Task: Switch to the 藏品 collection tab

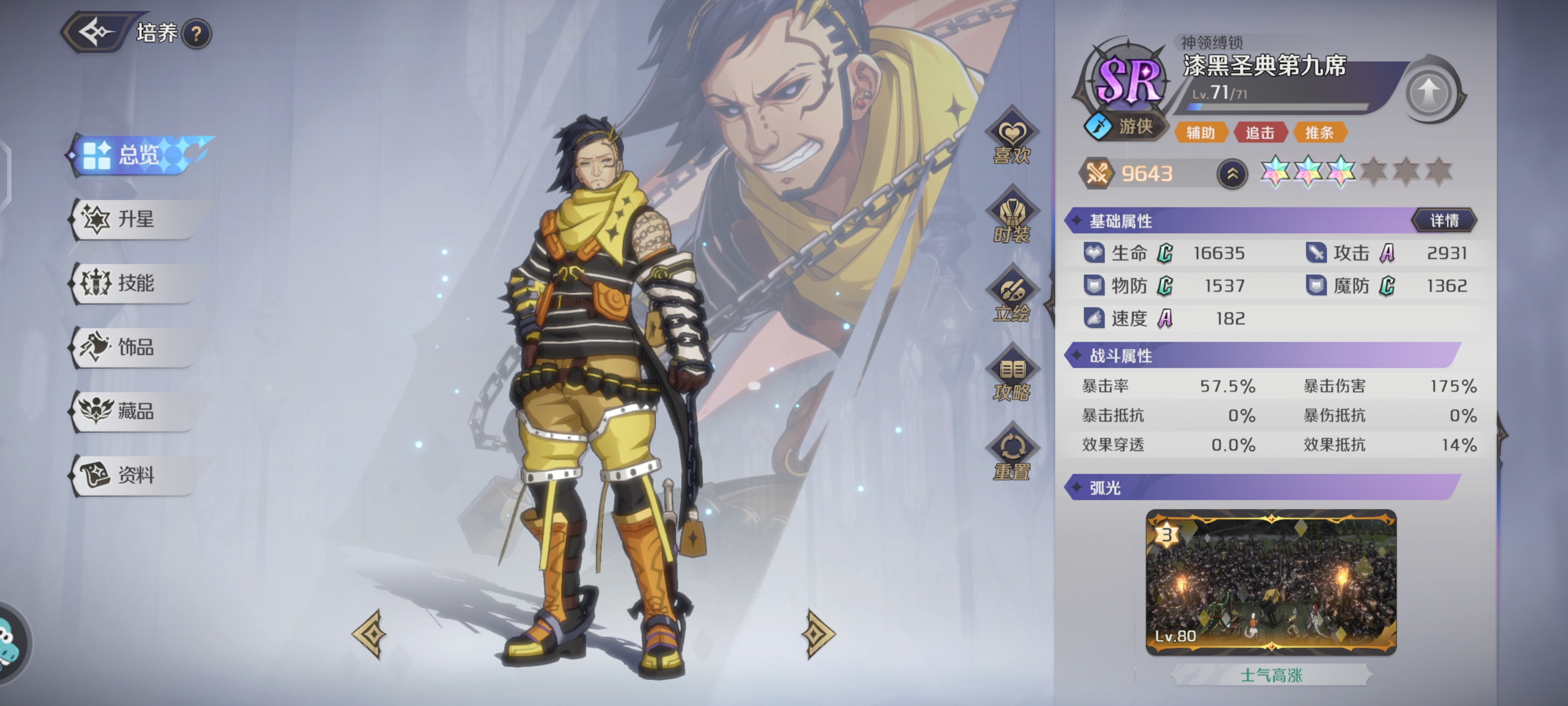Action: pos(136,411)
